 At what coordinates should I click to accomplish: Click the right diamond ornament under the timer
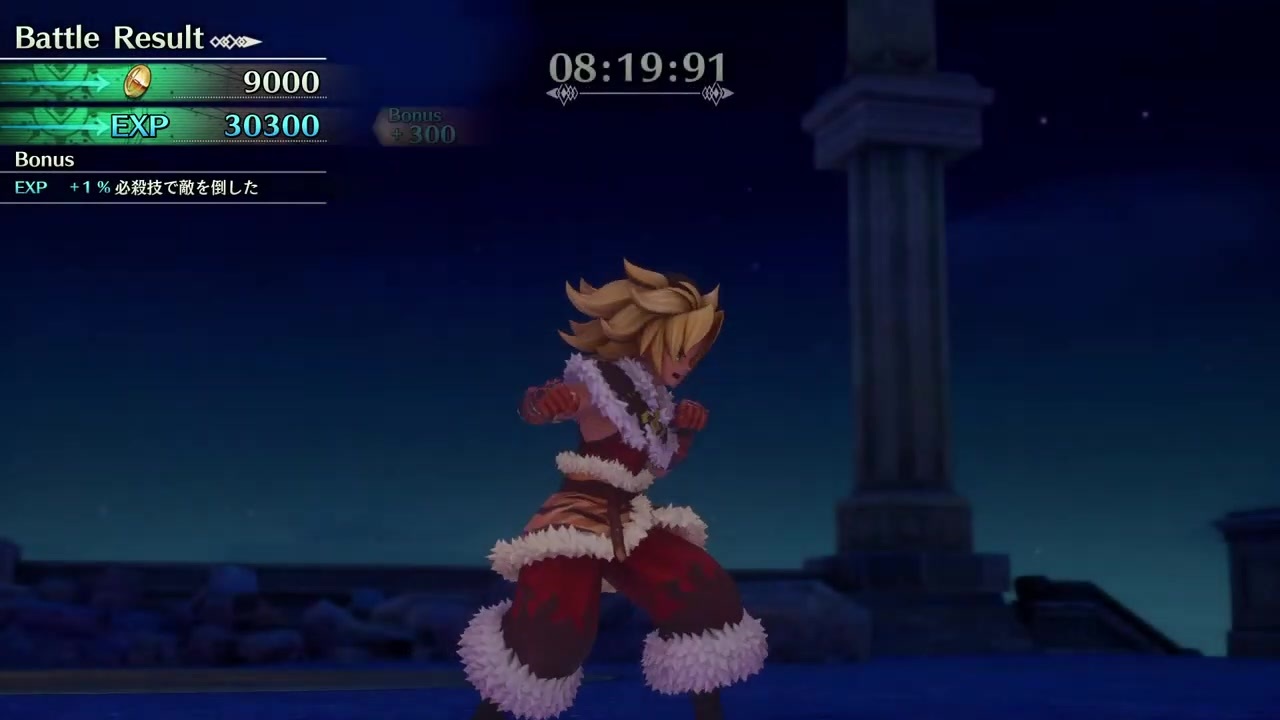pos(716,93)
